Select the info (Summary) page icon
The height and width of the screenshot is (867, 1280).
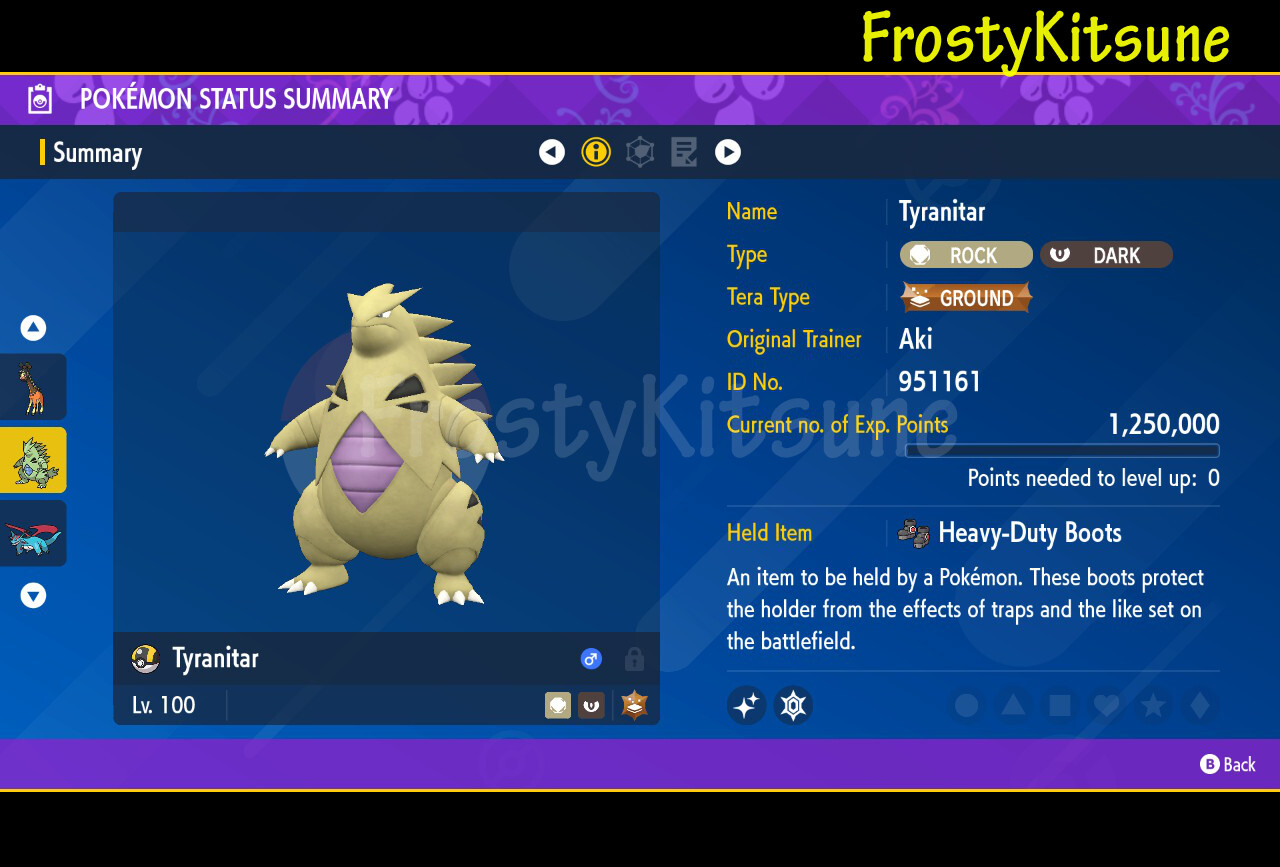[x=596, y=152]
